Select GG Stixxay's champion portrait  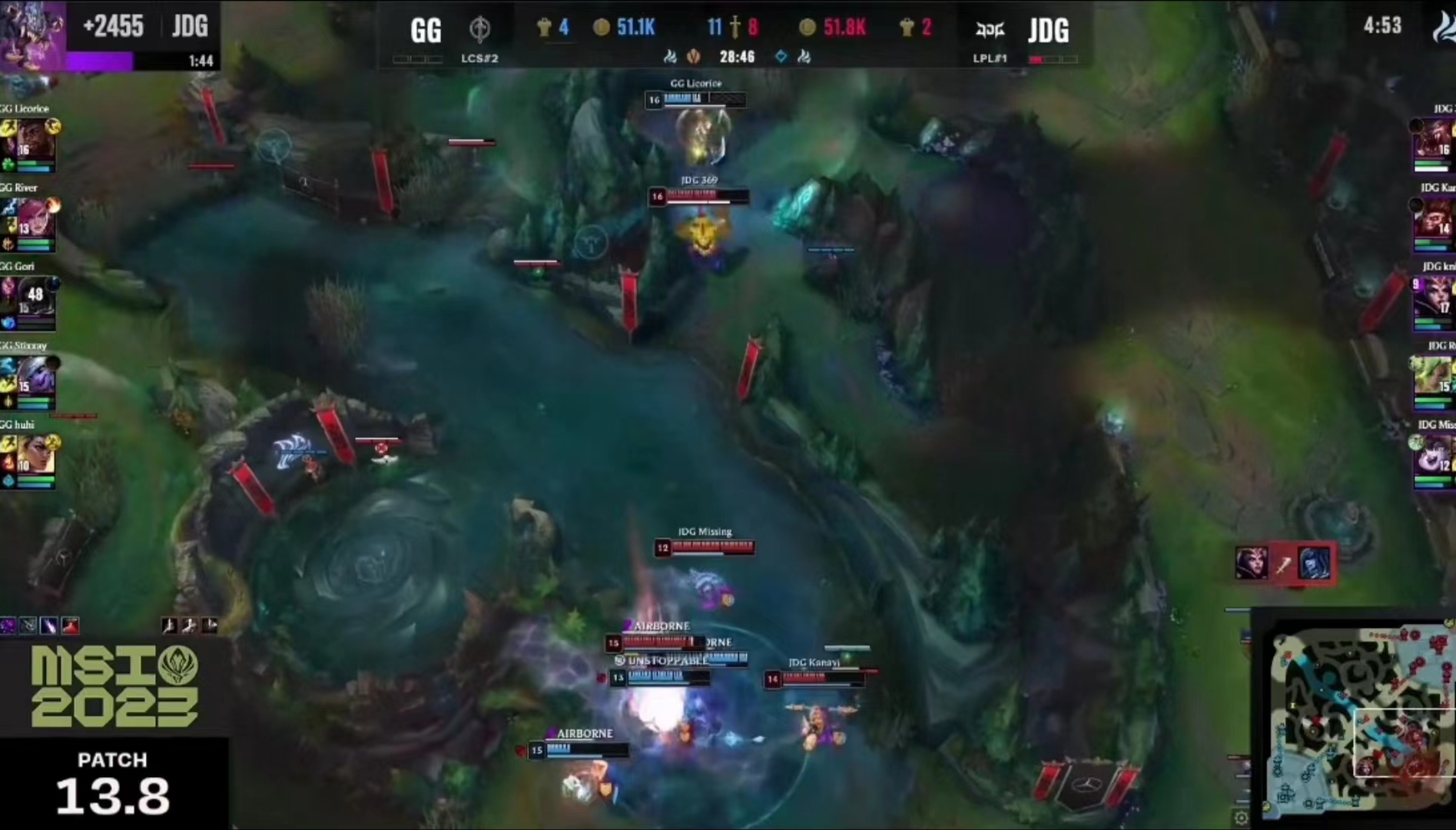coord(35,377)
